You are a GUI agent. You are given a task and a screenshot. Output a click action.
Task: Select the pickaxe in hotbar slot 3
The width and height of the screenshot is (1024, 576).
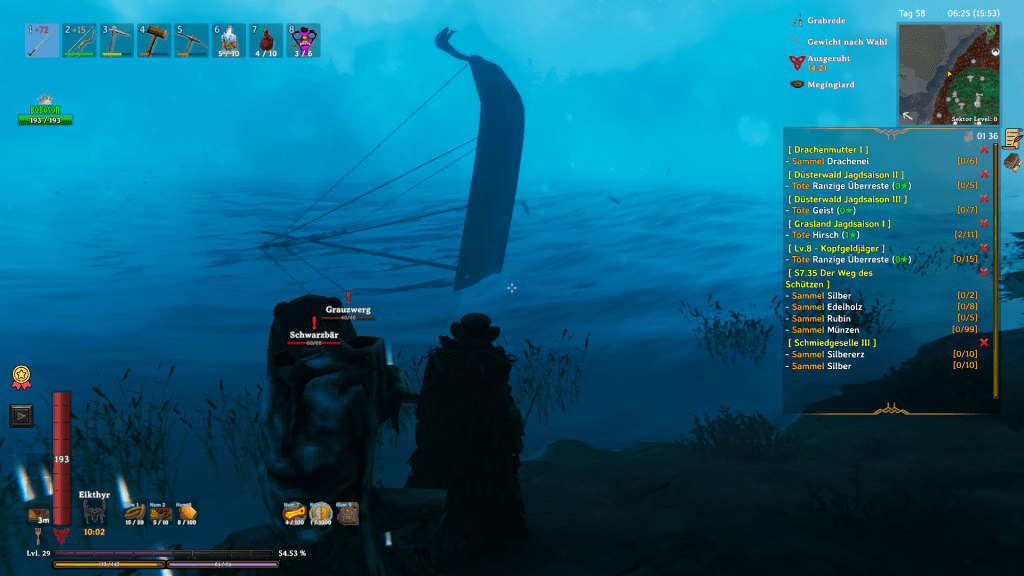pos(116,41)
